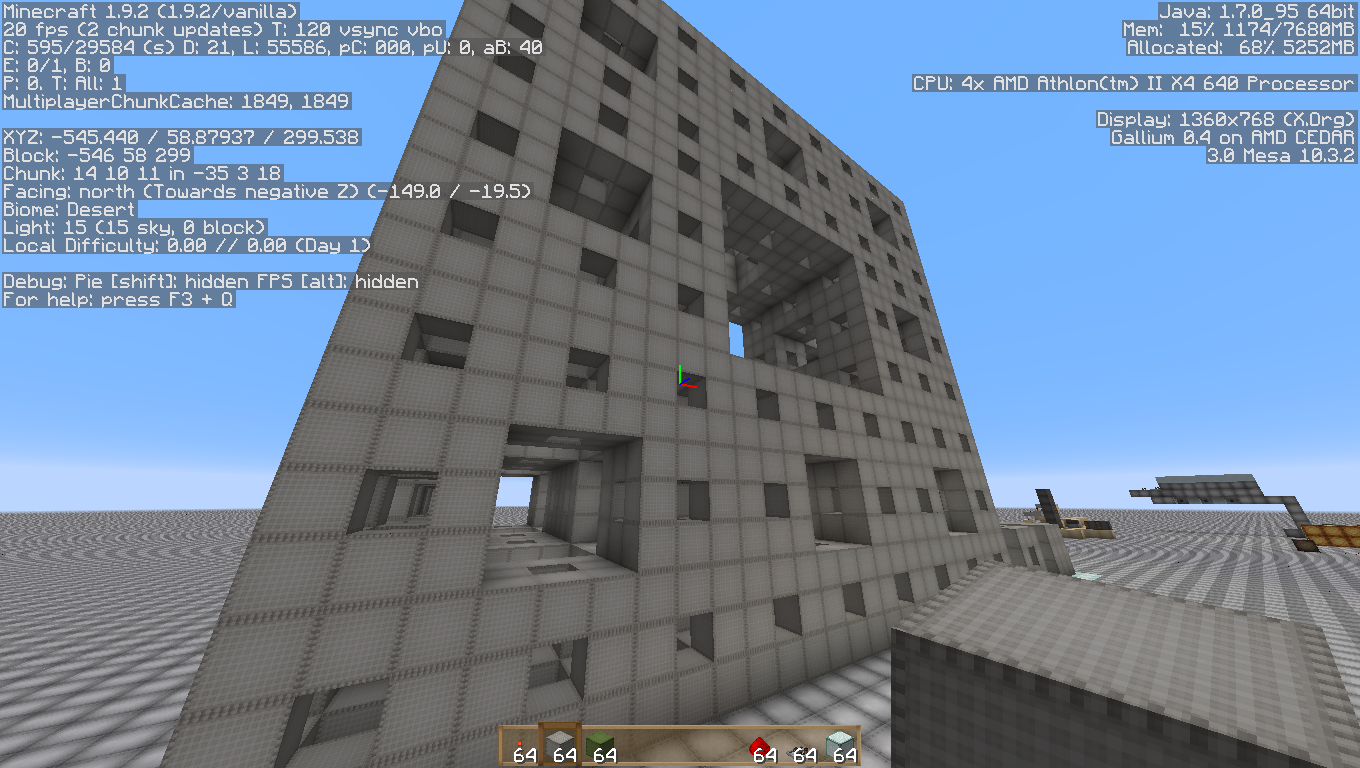1360x768 pixels.
Task: Select the redstone dust item in the hotbar
Action: 520,744
